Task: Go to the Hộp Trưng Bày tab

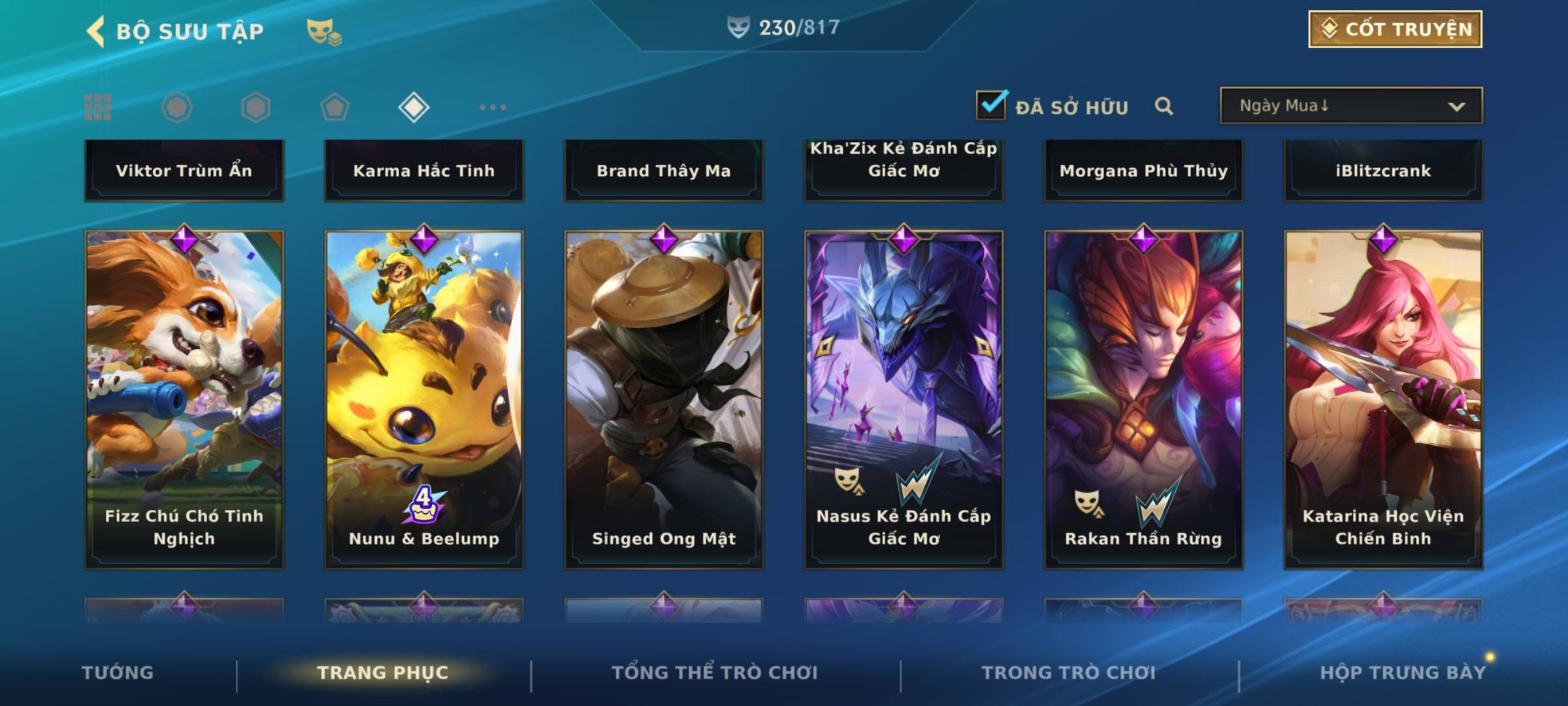Action: [1403, 673]
